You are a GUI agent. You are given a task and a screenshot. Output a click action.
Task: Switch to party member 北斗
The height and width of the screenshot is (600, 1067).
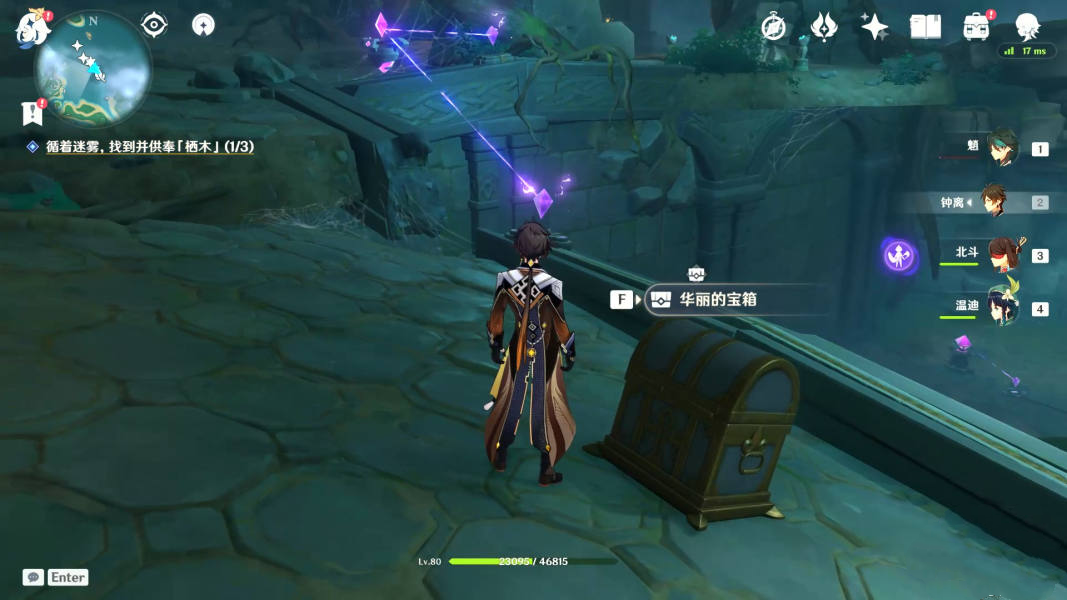1002,255
